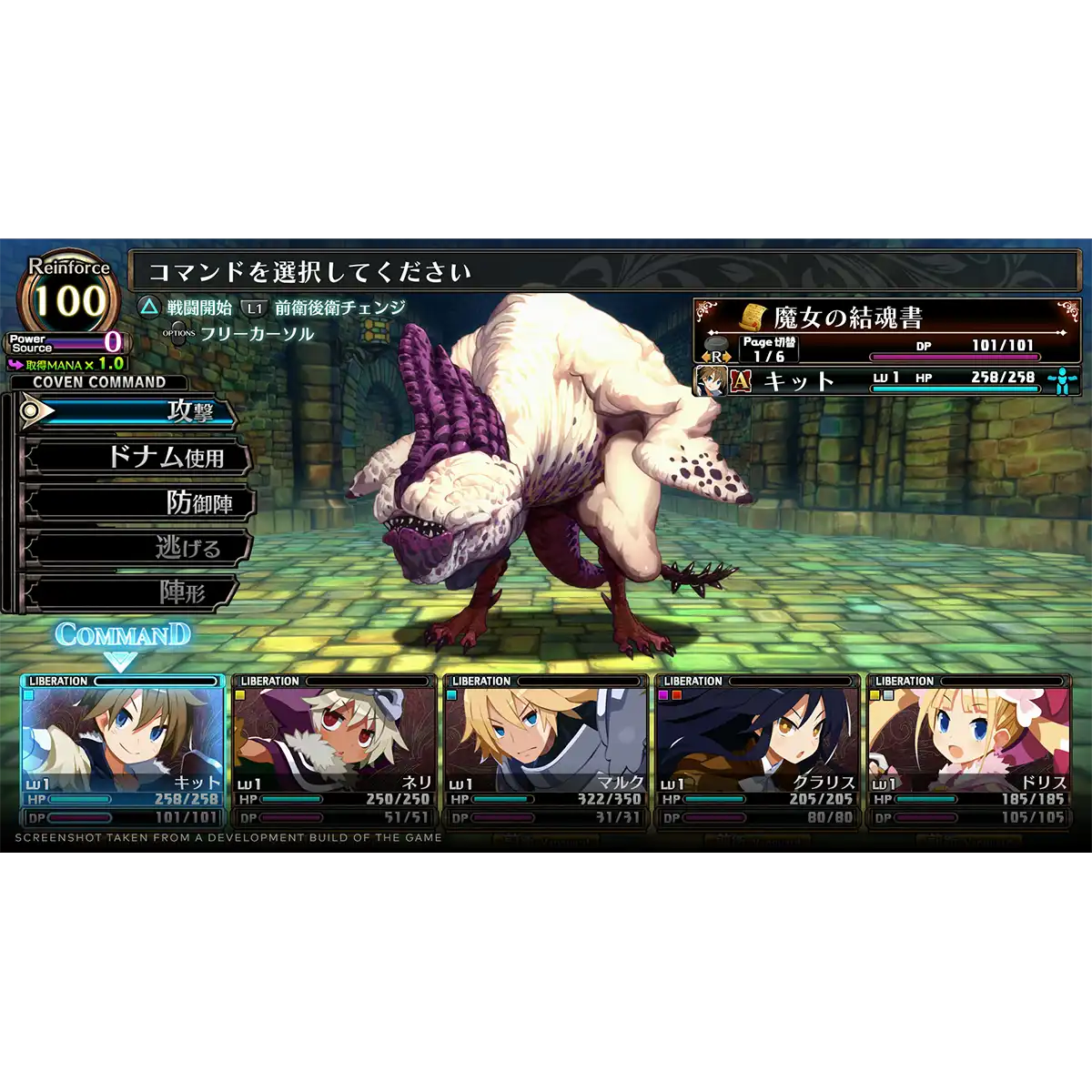Select ネリ's character panel
Screen dimensions: 1092x1092
(334, 750)
